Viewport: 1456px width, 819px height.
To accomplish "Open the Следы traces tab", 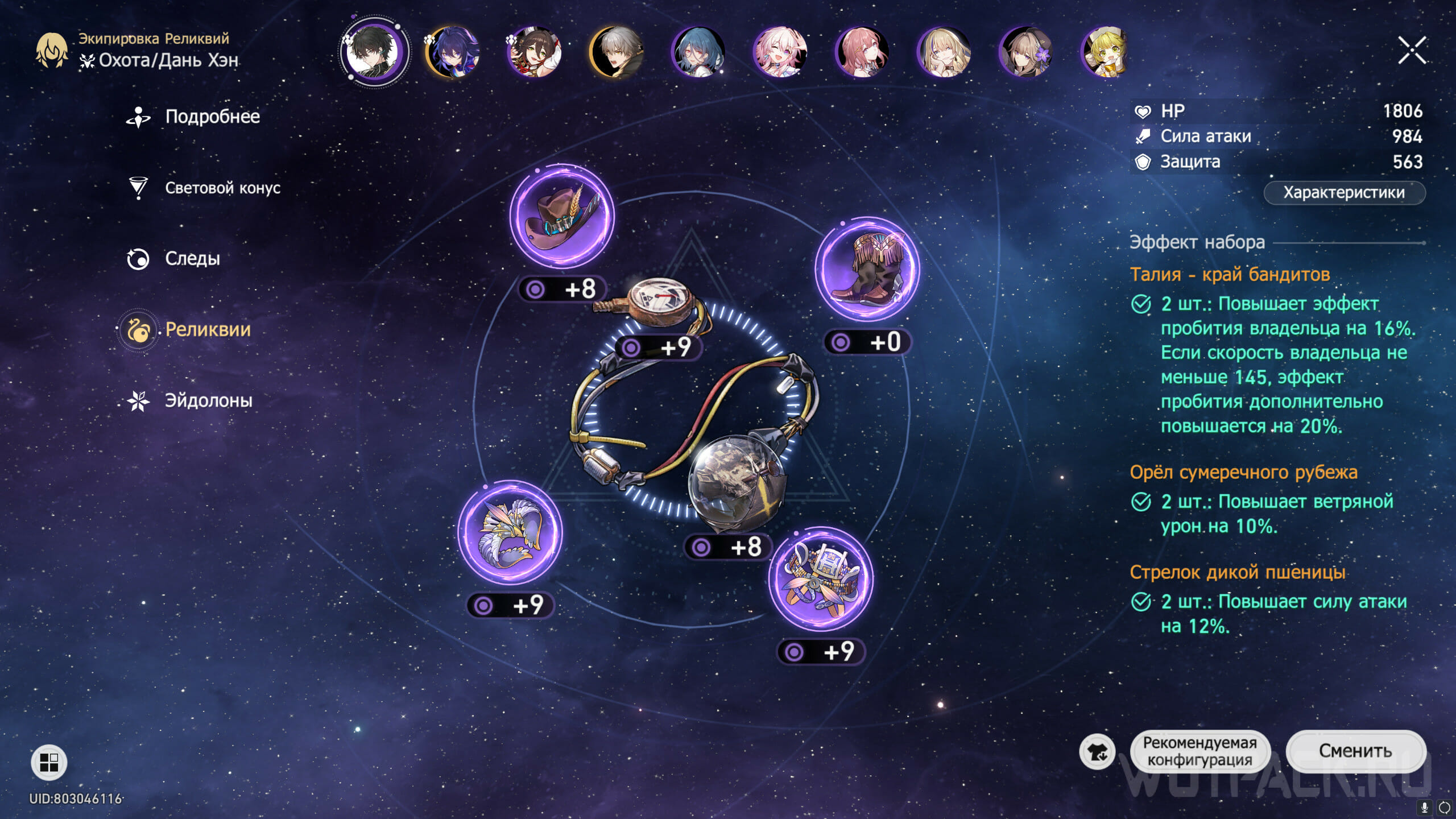I will tap(192, 259).
